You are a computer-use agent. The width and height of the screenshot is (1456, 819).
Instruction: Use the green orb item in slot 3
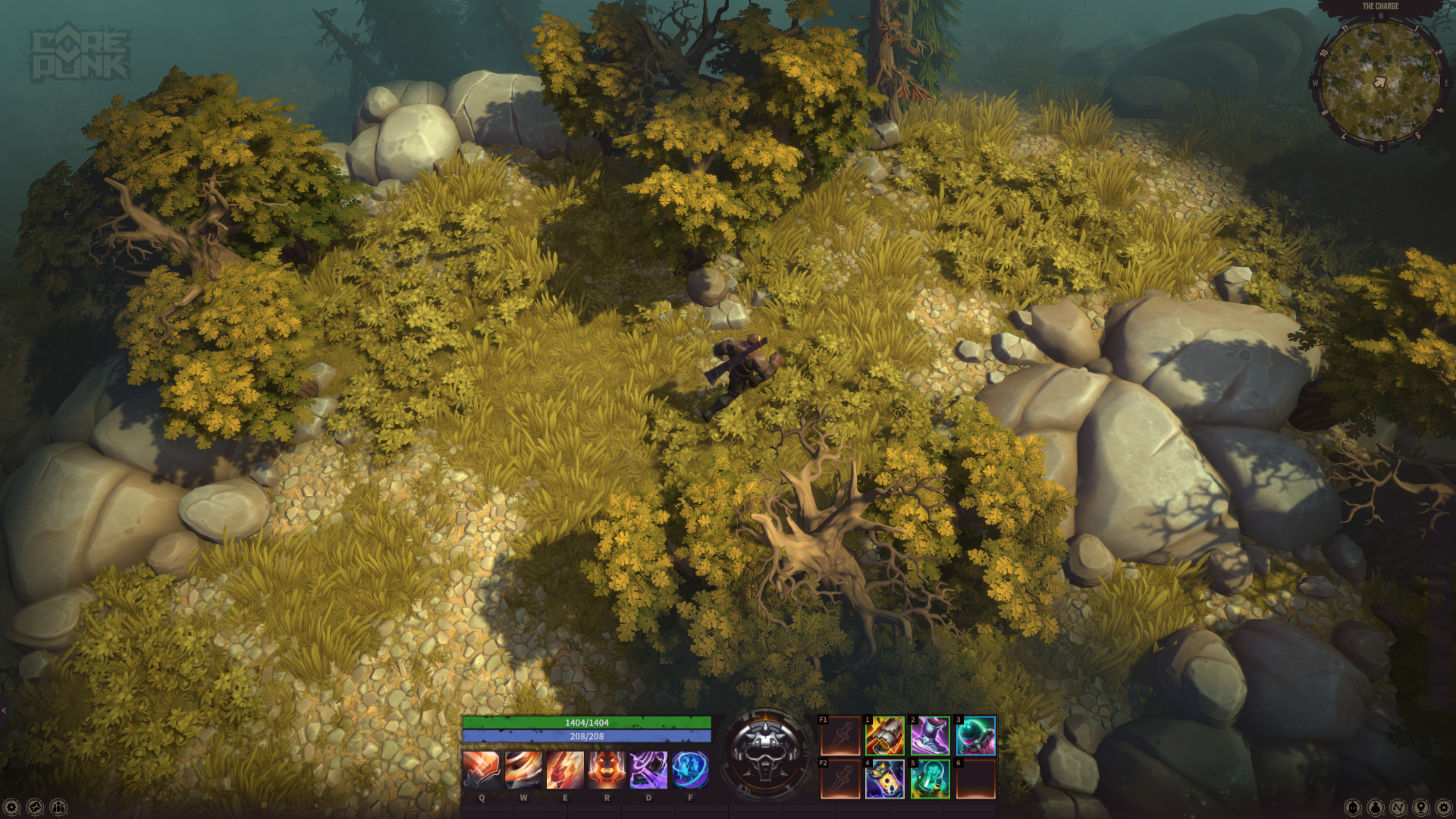(x=976, y=736)
